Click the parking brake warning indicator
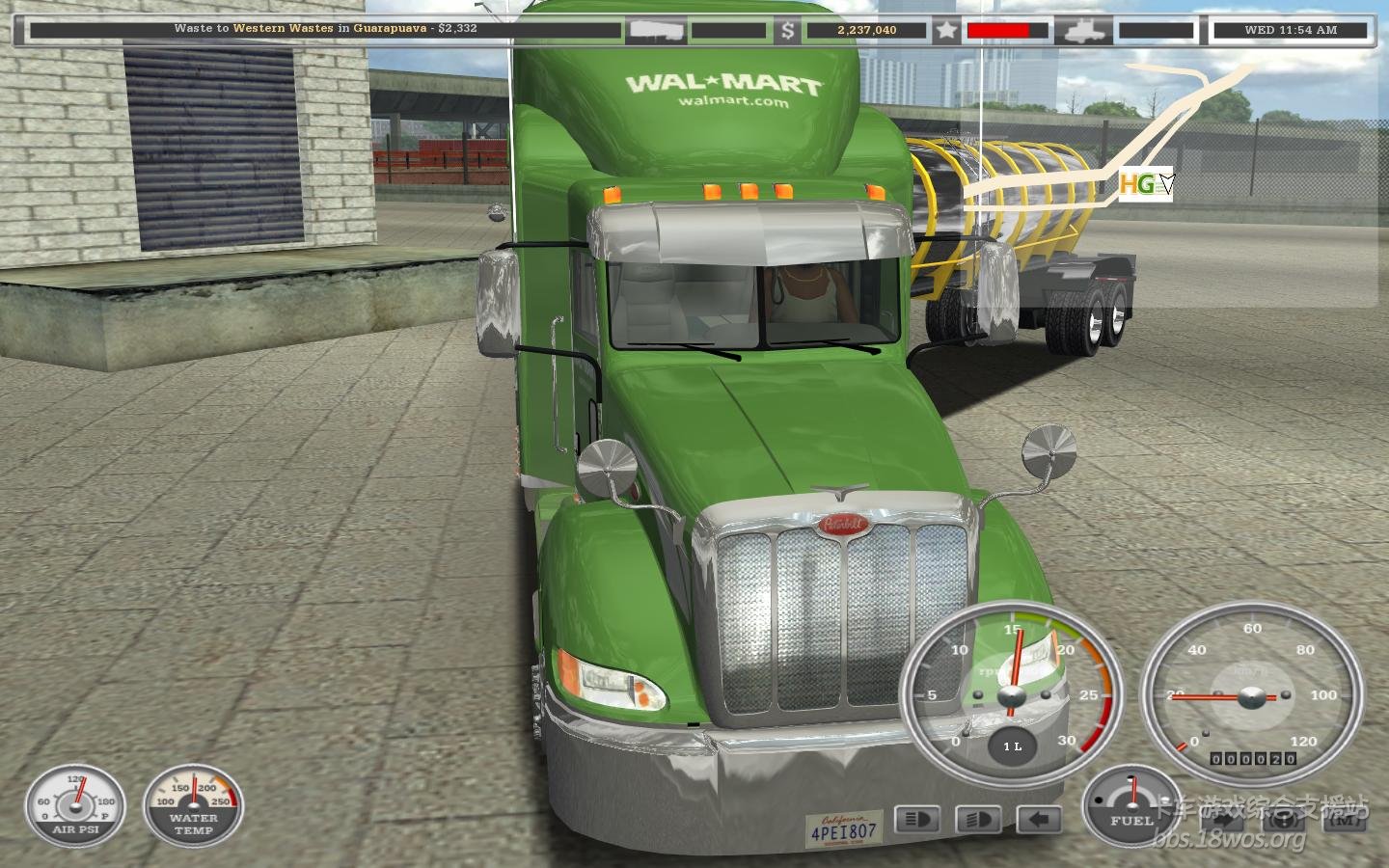 [x=1283, y=819]
